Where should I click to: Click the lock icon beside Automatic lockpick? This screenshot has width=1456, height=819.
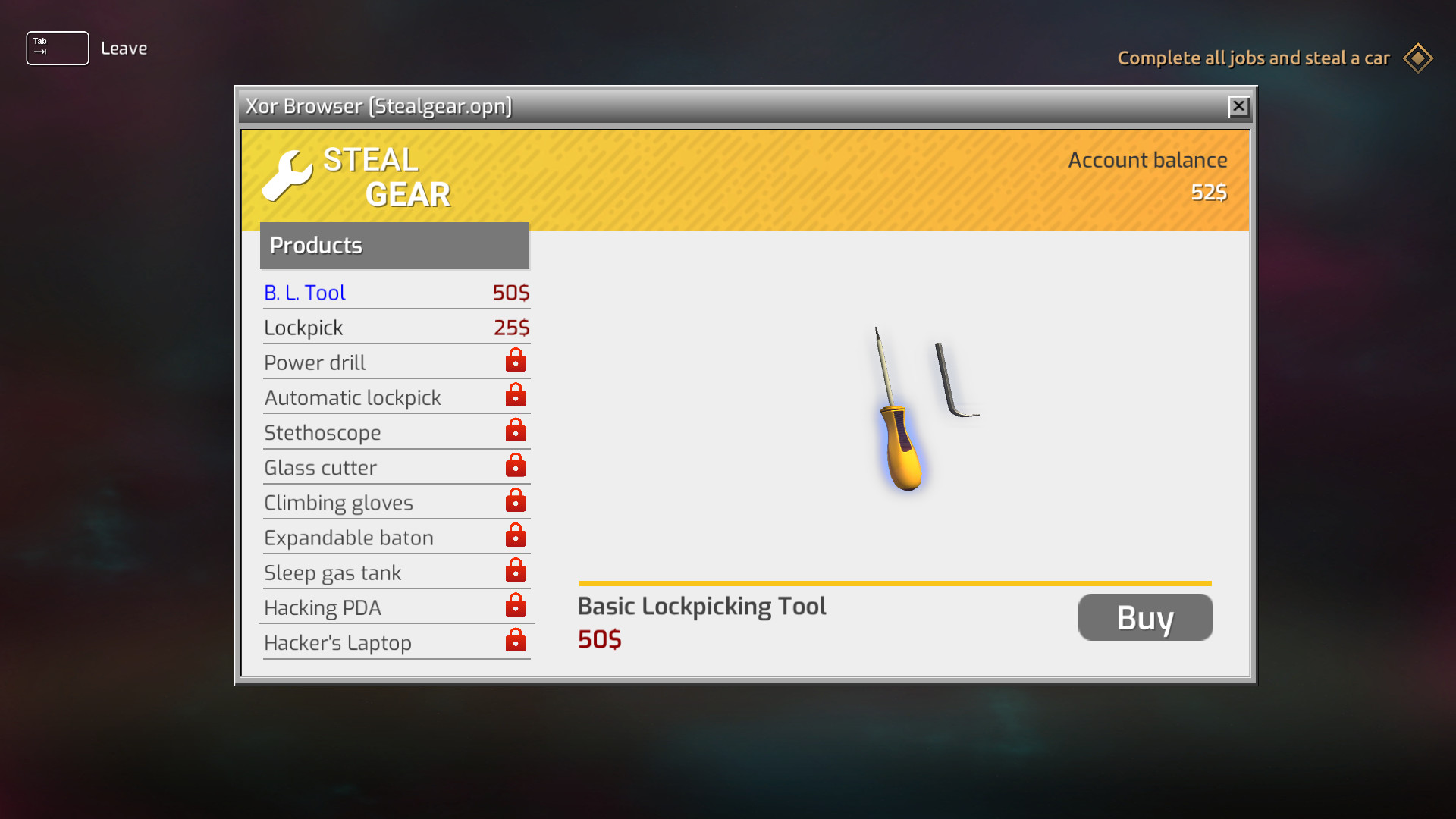tap(515, 396)
